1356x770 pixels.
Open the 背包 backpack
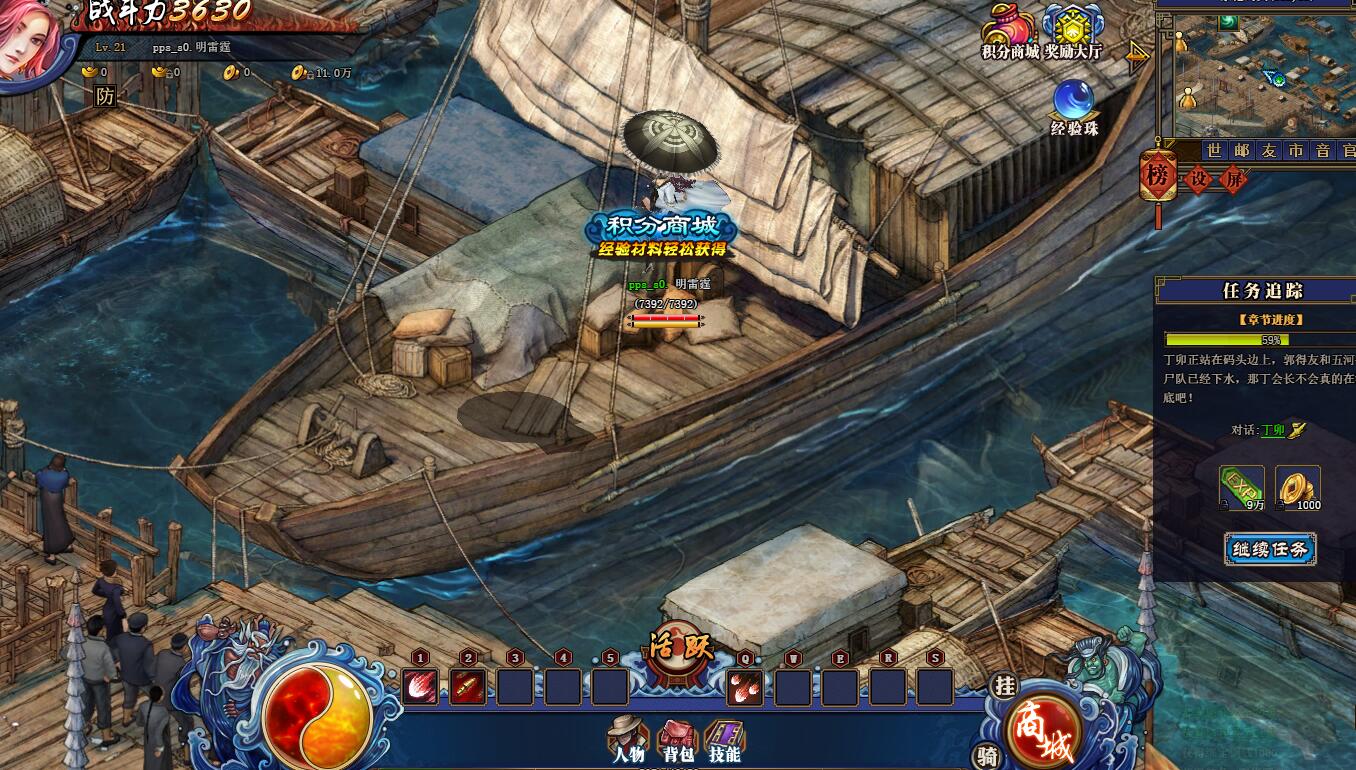[678, 741]
